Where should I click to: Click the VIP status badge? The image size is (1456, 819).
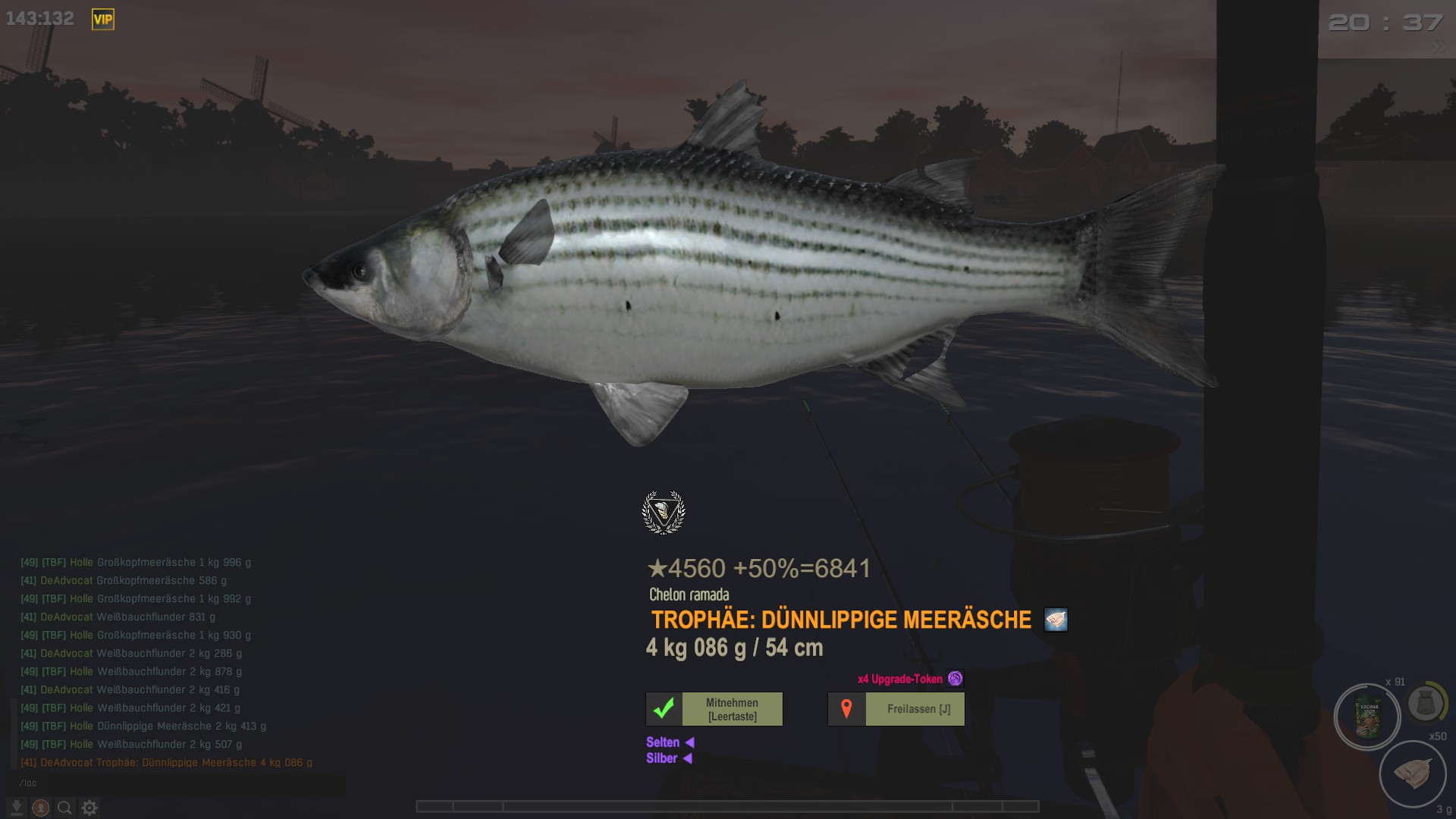coord(103,20)
